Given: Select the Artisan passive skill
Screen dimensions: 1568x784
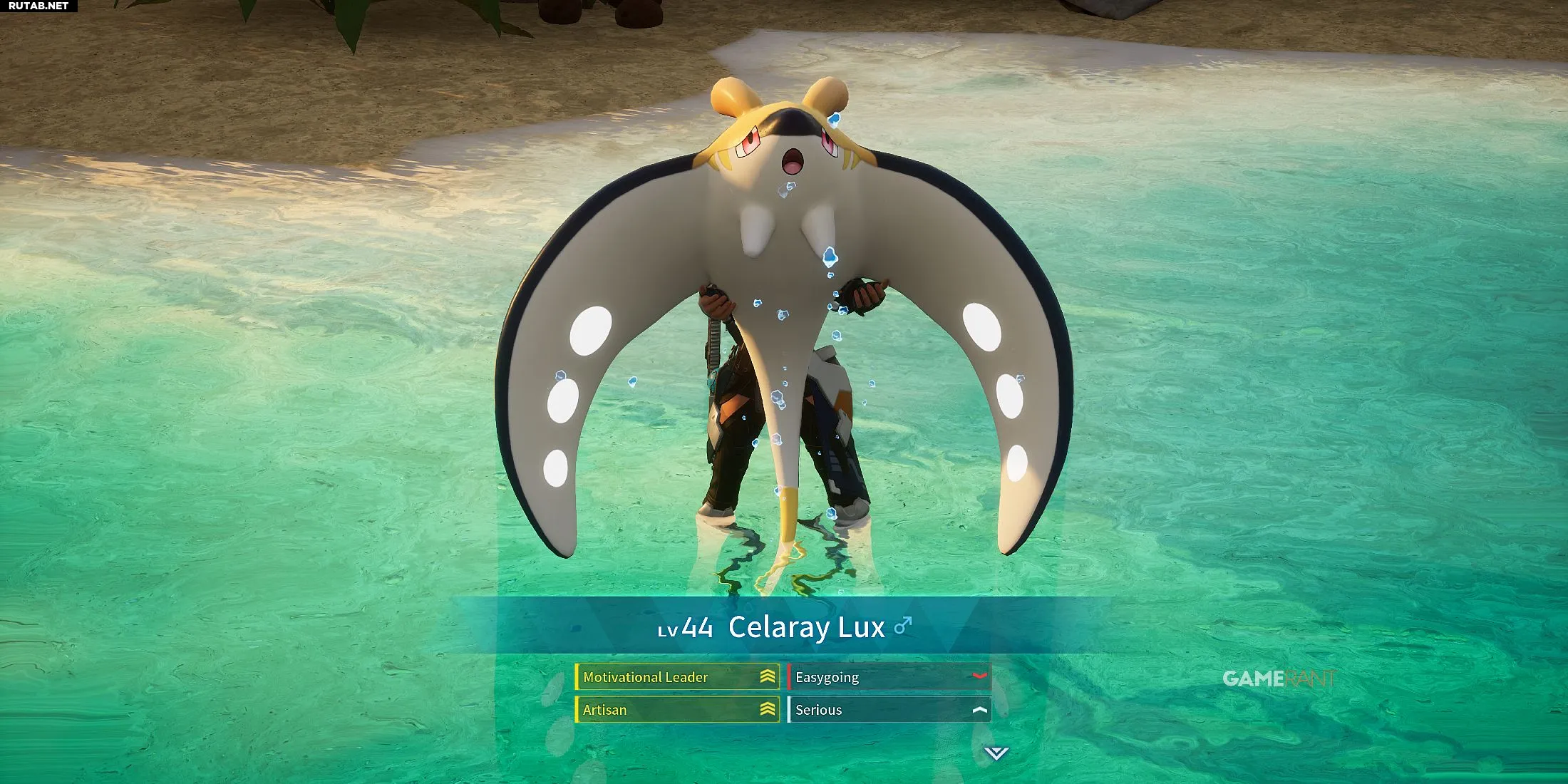Looking at the screenshot, I should tap(677, 710).
